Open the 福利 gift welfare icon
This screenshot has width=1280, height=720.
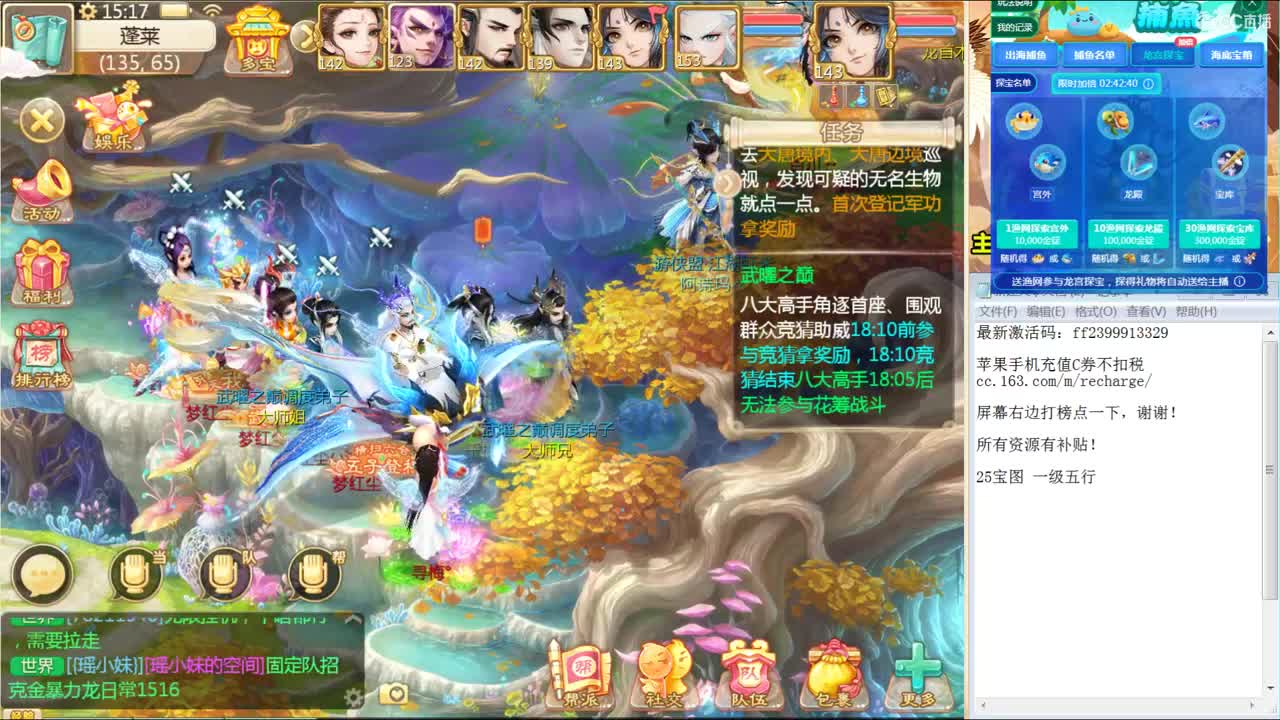click(x=42, y=270)
